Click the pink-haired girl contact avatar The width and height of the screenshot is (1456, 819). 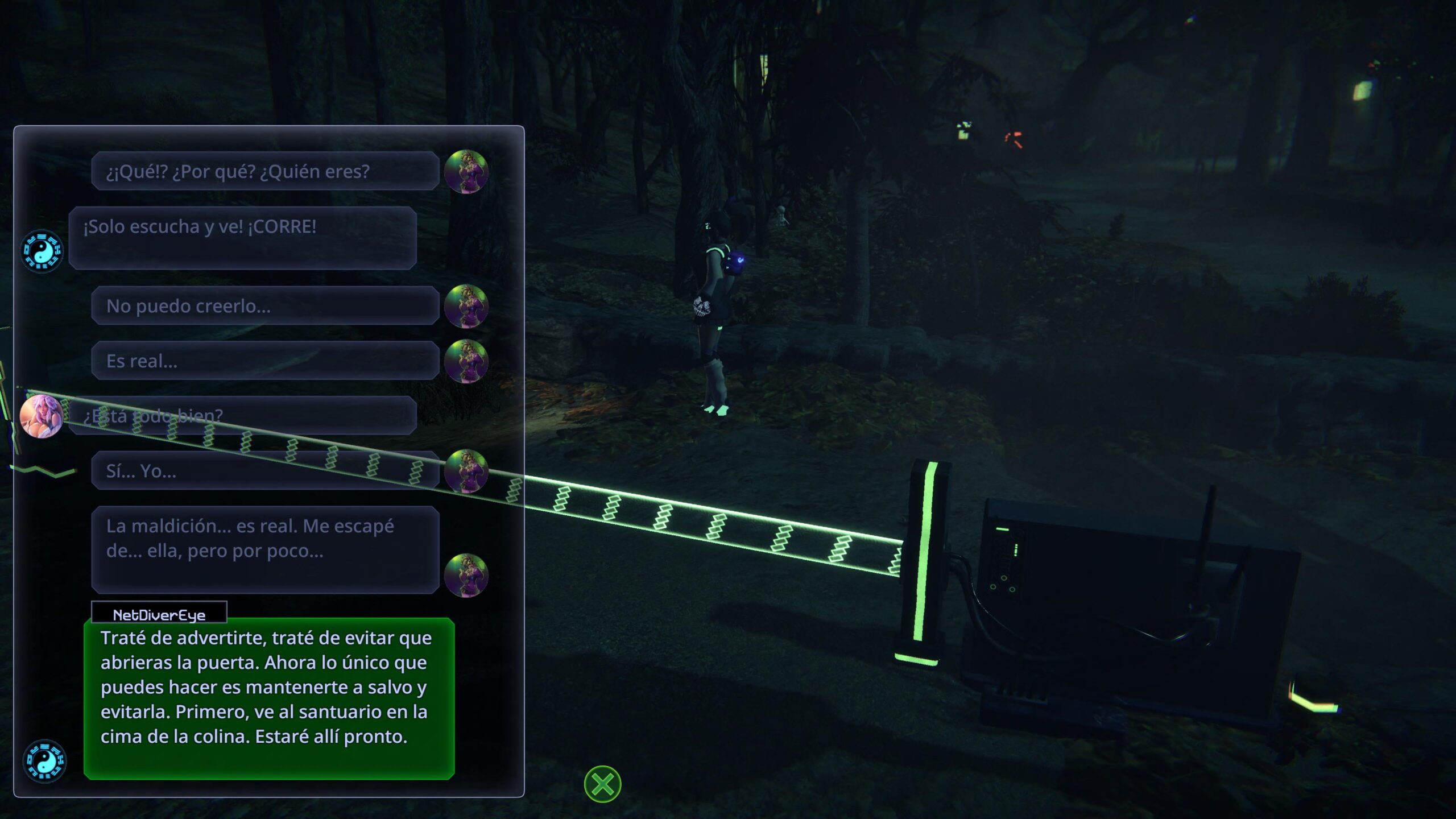click(41, 416)
